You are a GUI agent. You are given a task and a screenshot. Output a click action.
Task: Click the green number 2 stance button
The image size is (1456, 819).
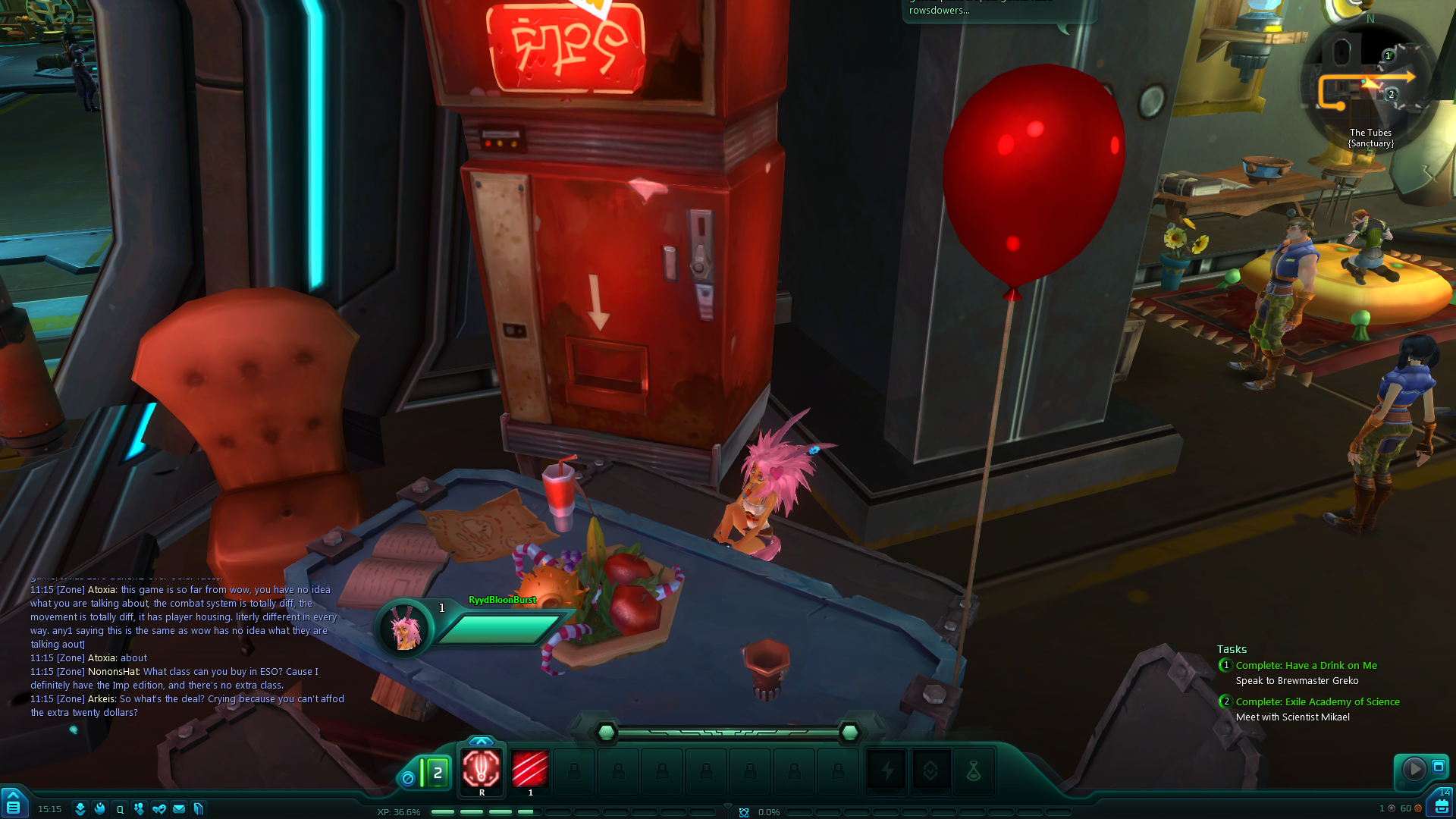437,773
